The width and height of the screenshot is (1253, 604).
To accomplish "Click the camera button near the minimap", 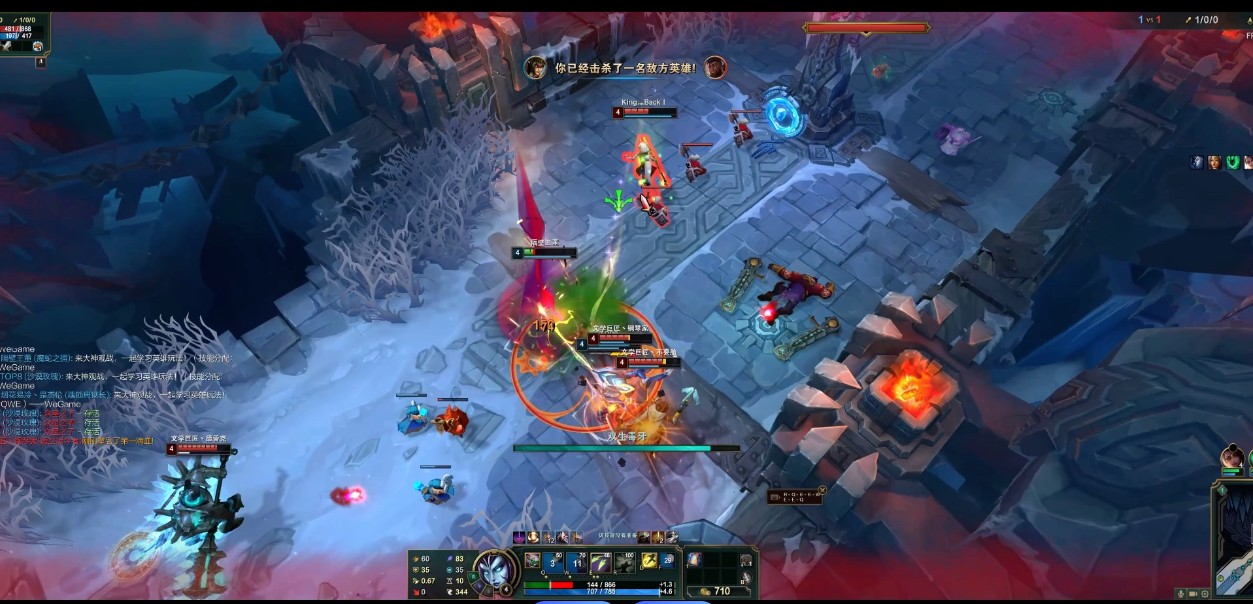I will coord(1192,594).
